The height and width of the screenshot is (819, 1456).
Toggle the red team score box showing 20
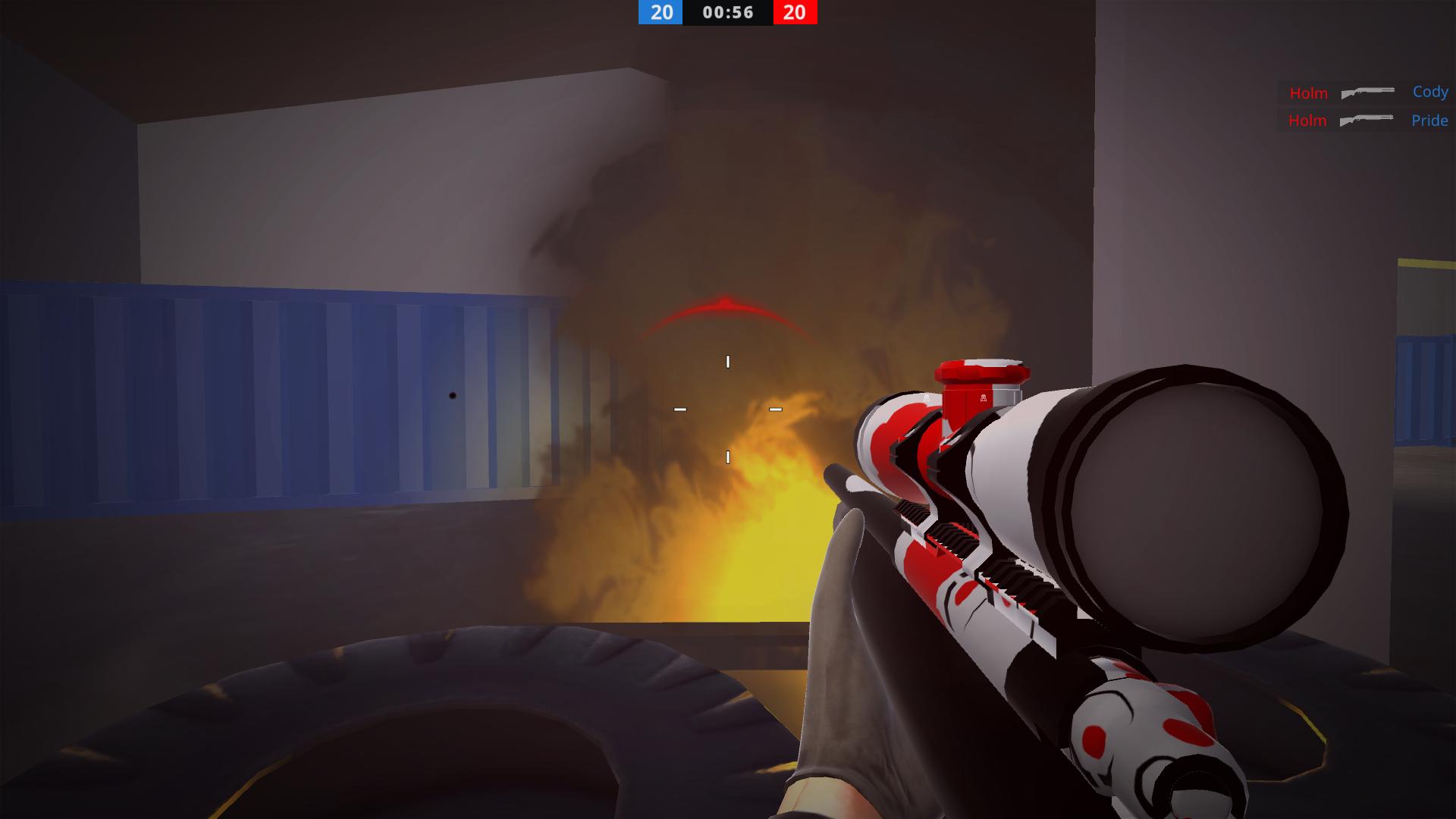[794, 13]
